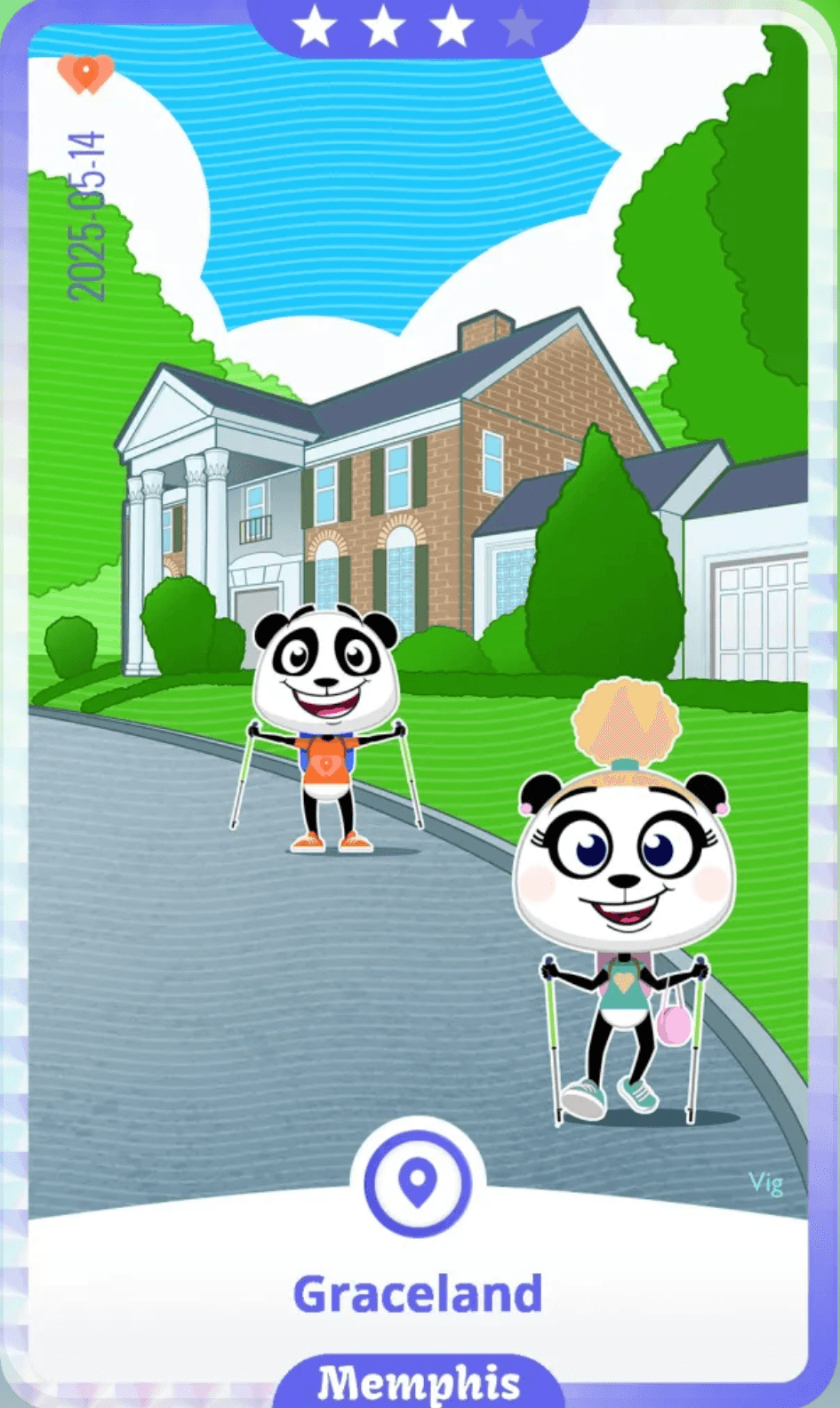Screen dimensions: 840x1408
Task: Open the purple location pin button
Action: 418,1182
